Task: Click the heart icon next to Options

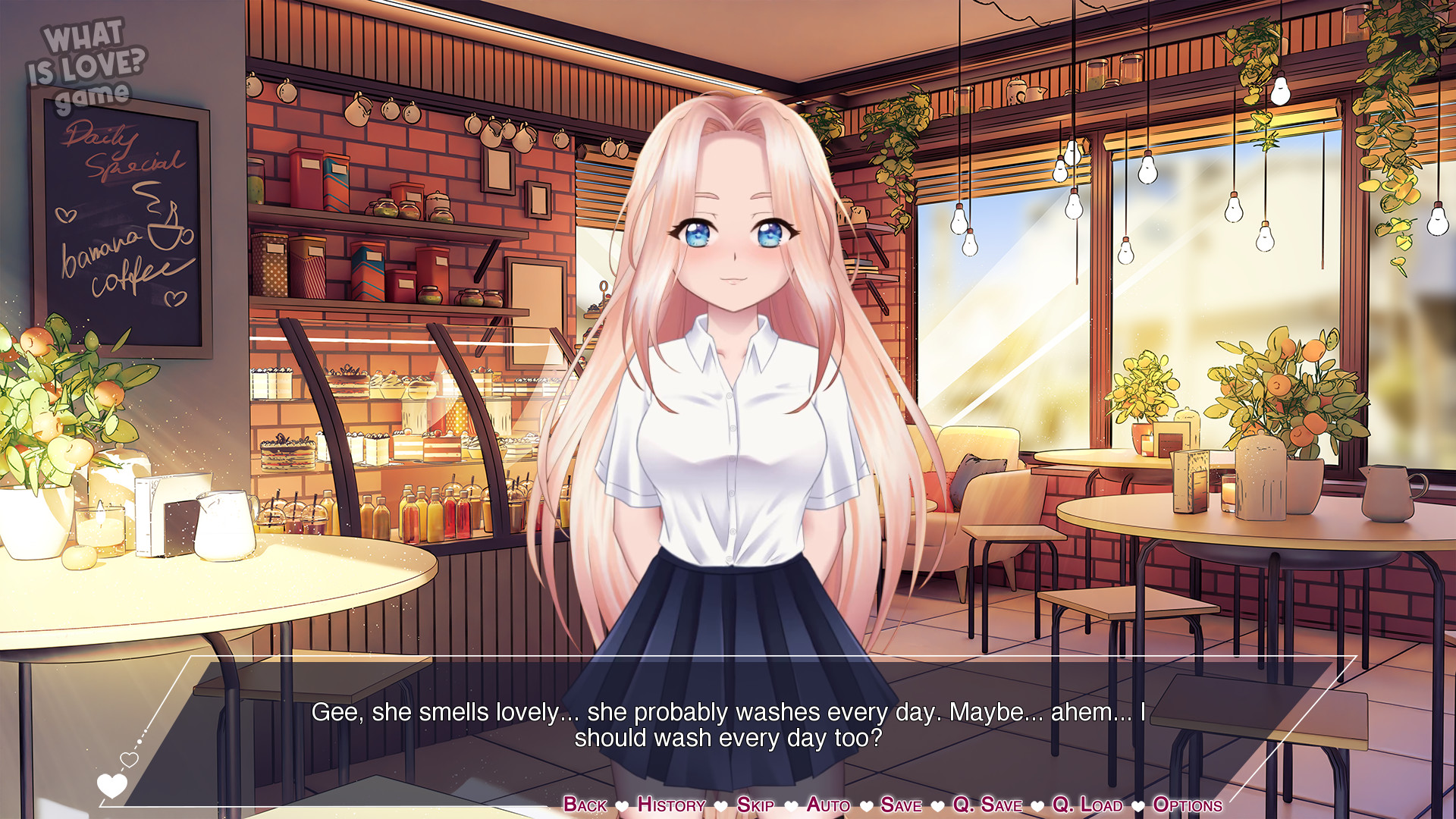Action: tap(1137, 805)
